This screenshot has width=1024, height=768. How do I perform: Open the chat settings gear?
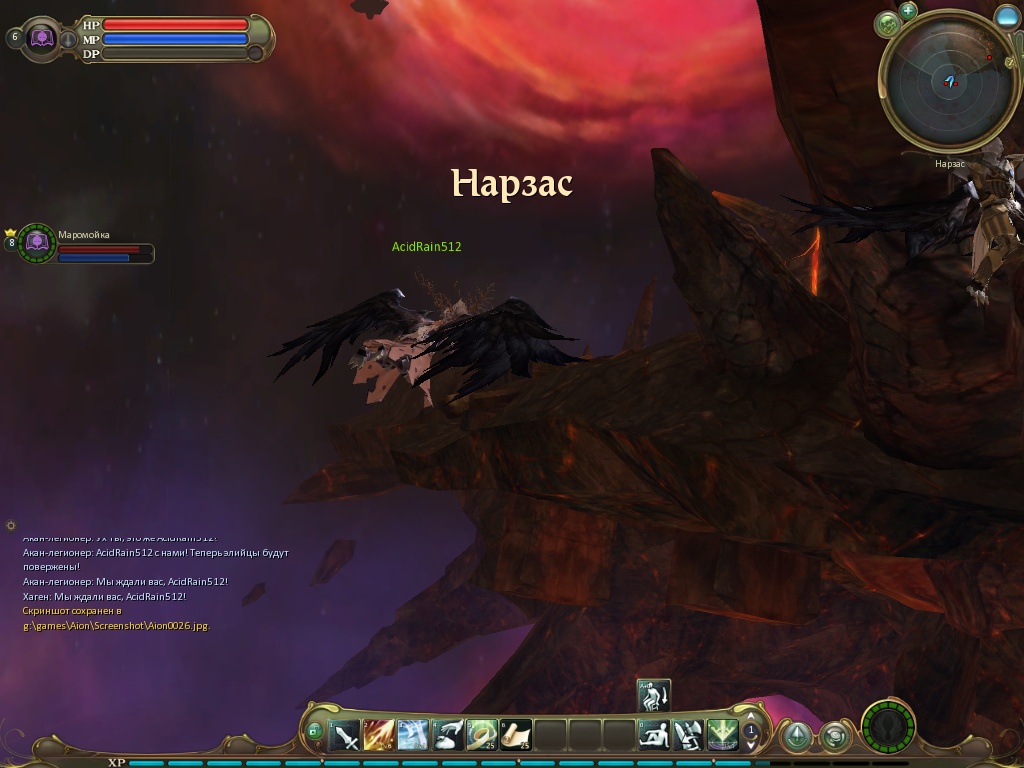click(11, 525)
